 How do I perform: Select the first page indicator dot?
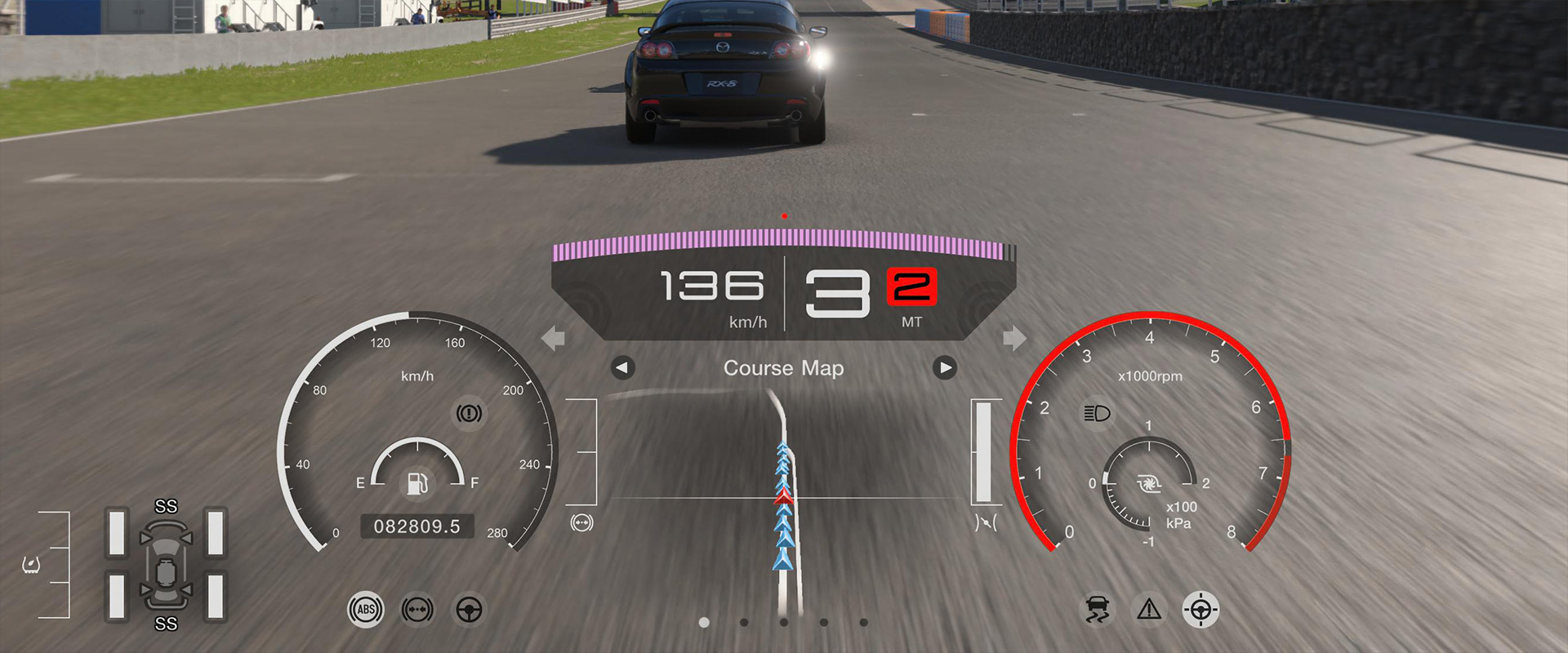(703, 620)
